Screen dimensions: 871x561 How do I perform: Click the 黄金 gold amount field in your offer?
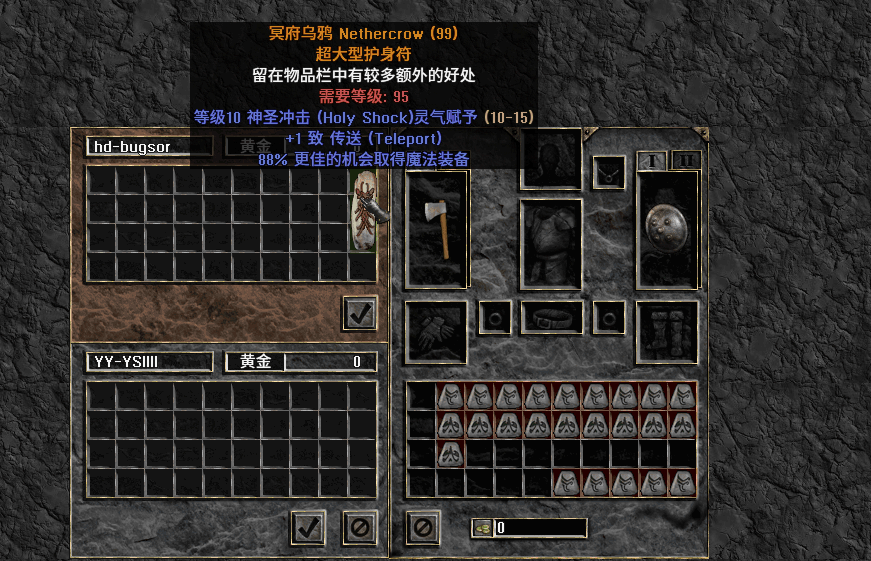pos(301,362)
